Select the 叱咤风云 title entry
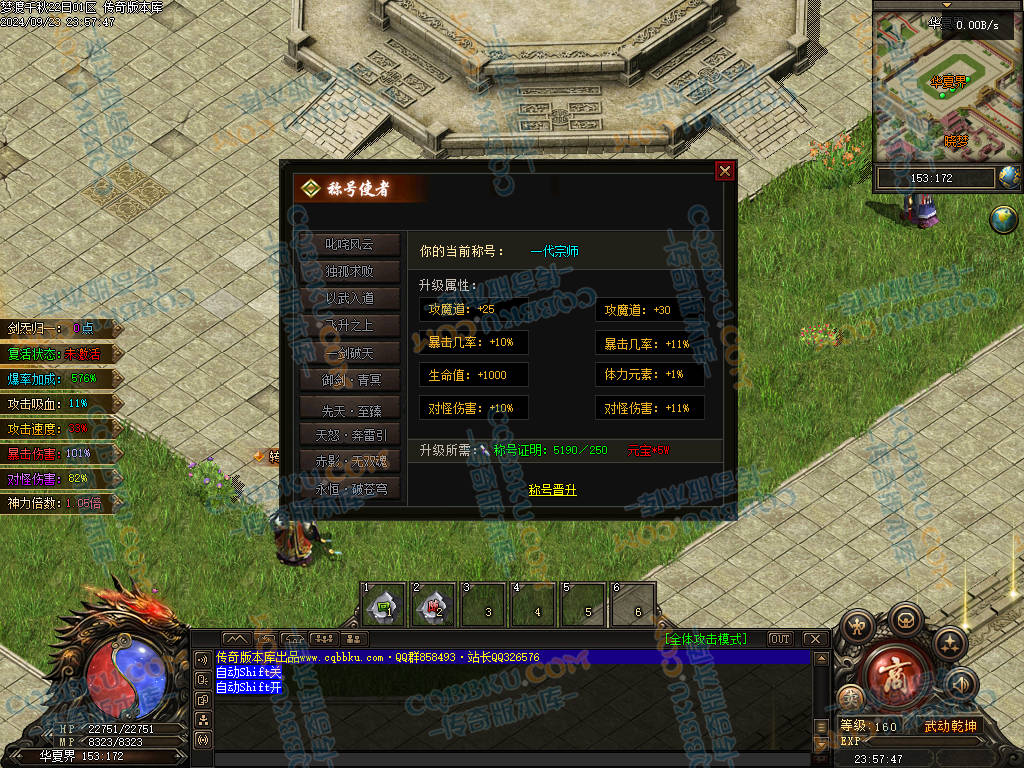Viewport: 1024px width, 768px height. click(x=349, y=244)
